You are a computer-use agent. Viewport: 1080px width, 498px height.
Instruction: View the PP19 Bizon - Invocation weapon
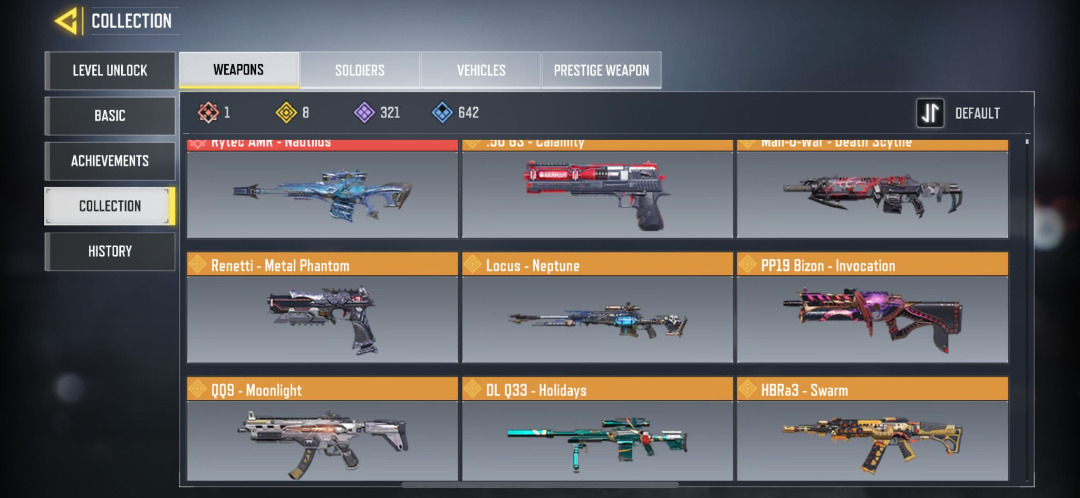(x=872, y=308)
